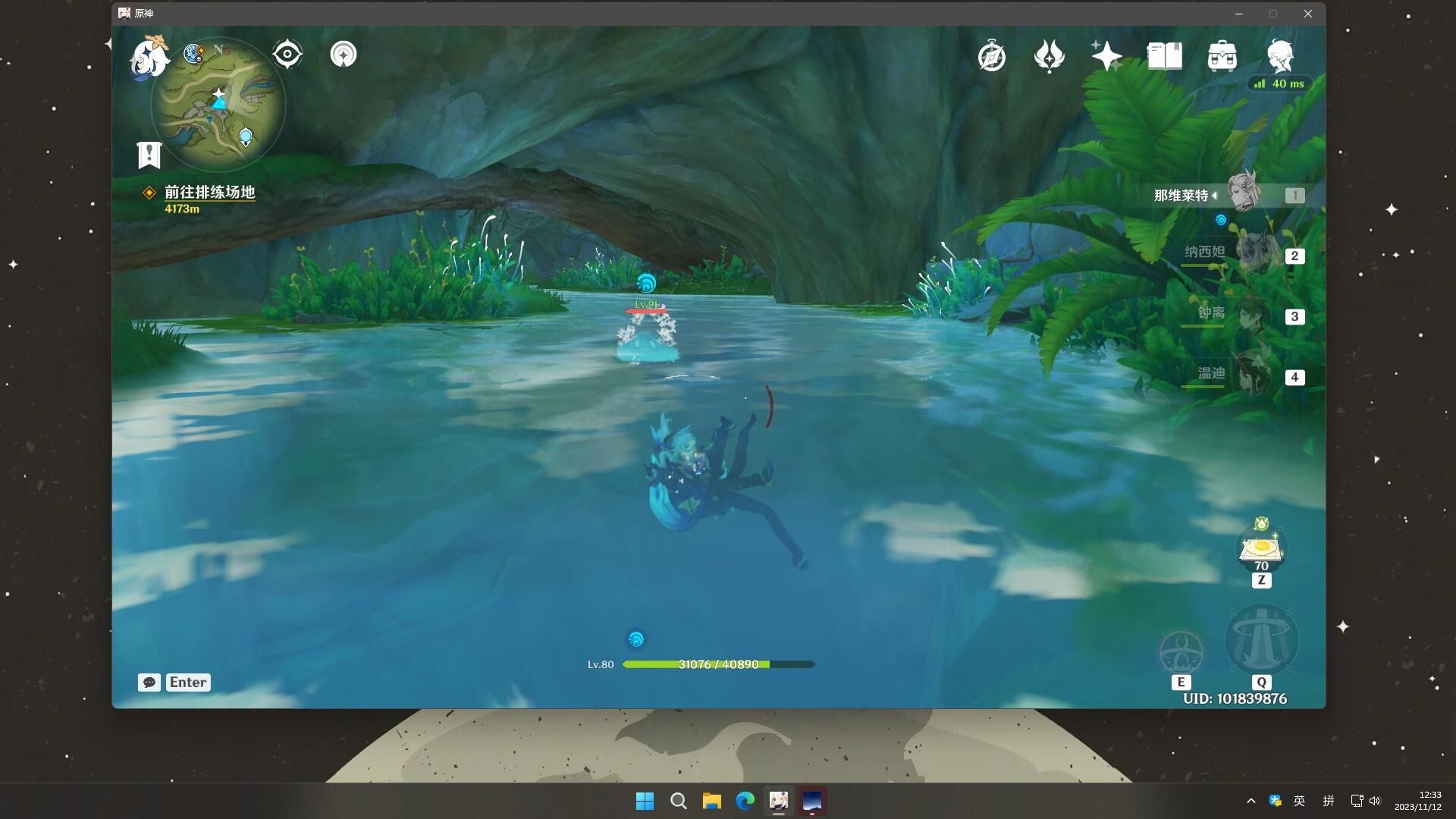The height and width of the screenshot is (819, 1456).
Task: Open the open-book icon in the top bar
Action: coord(1165,56)
